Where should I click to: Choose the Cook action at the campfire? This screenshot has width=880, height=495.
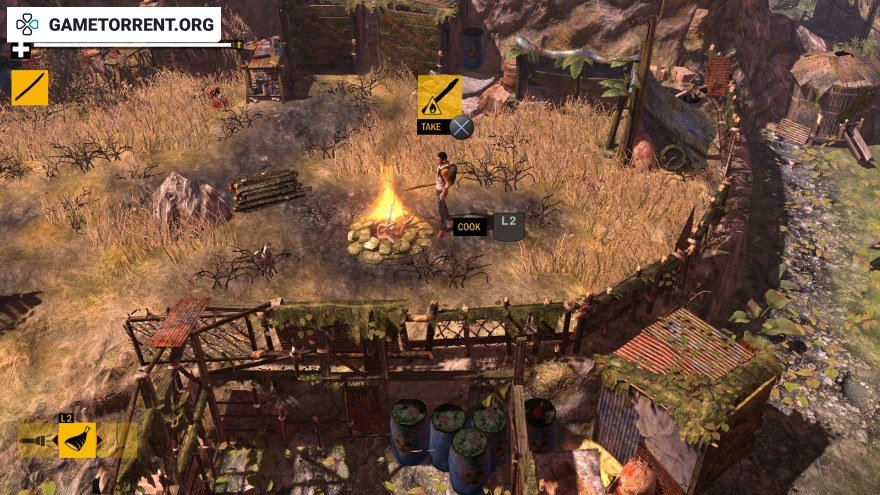pos(470,227)
